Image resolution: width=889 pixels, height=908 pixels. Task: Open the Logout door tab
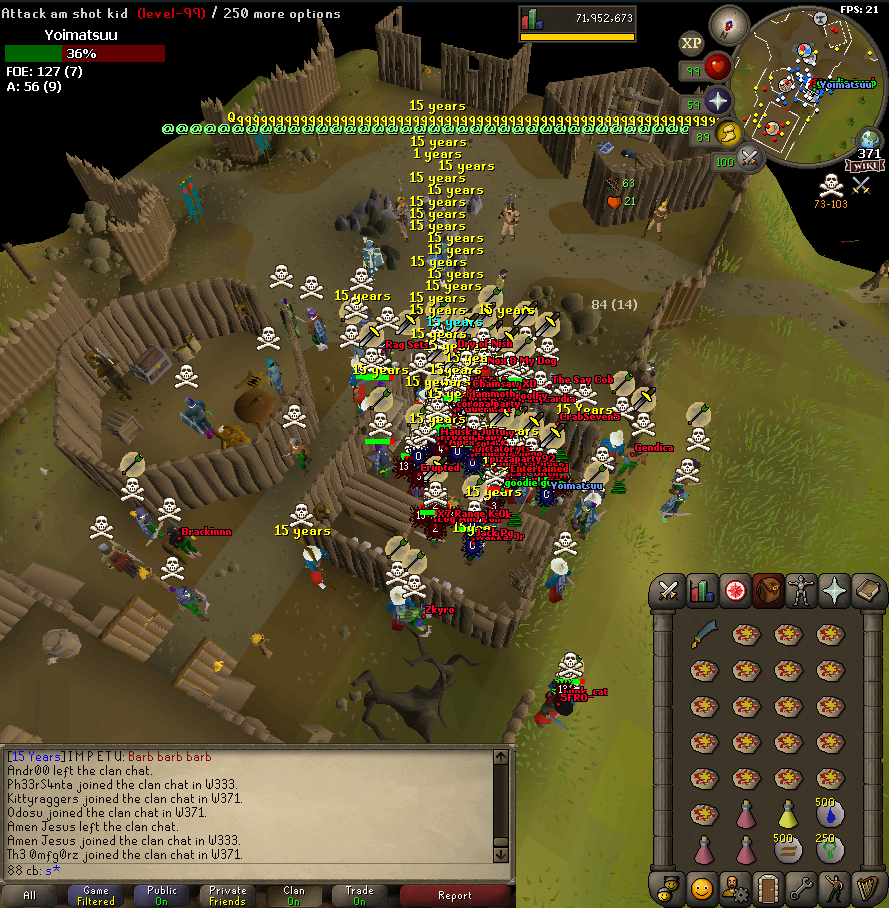pyautogui.click(x=768, y=887)
